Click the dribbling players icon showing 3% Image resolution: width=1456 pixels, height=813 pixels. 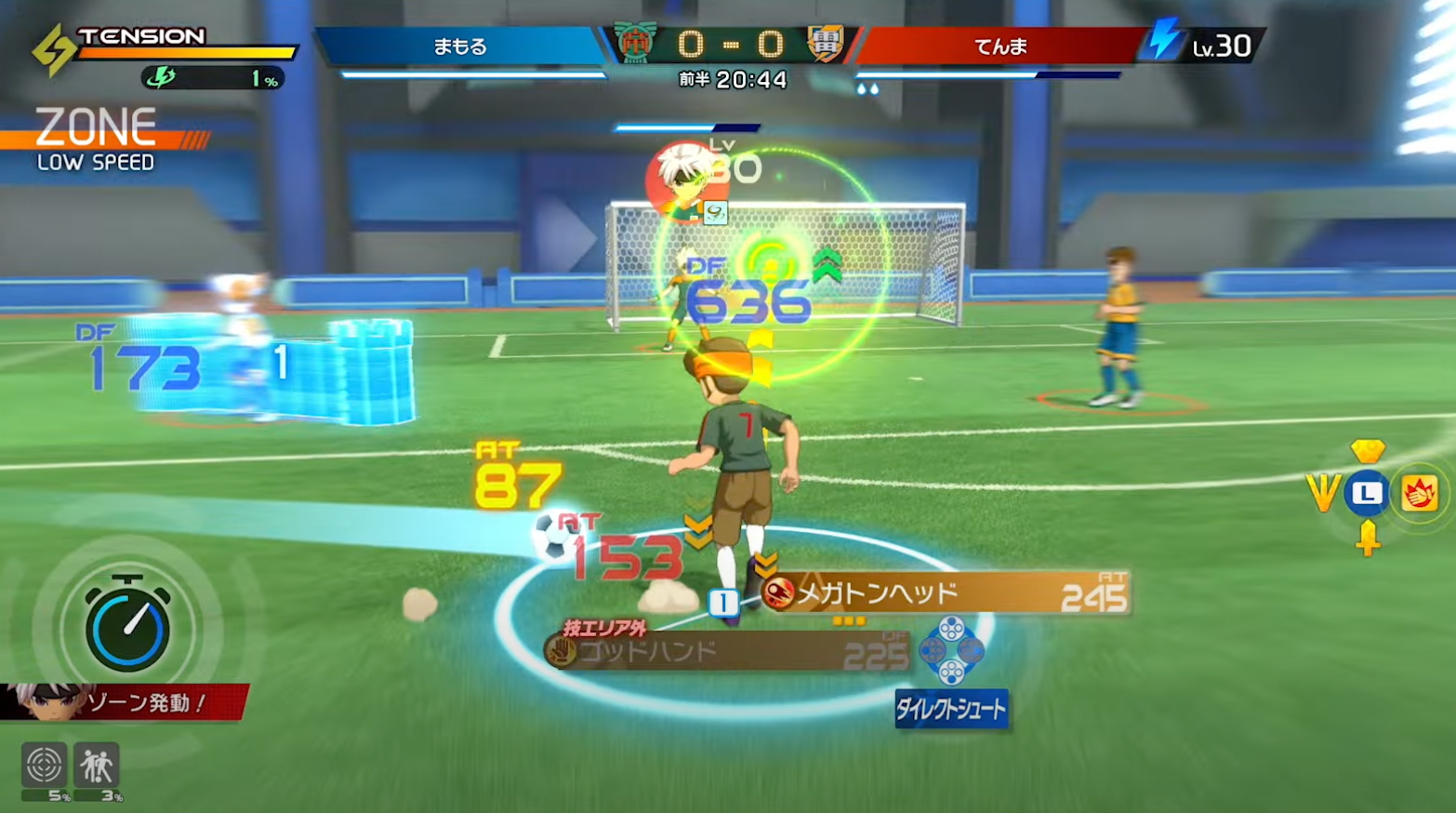tap(97, 763)
